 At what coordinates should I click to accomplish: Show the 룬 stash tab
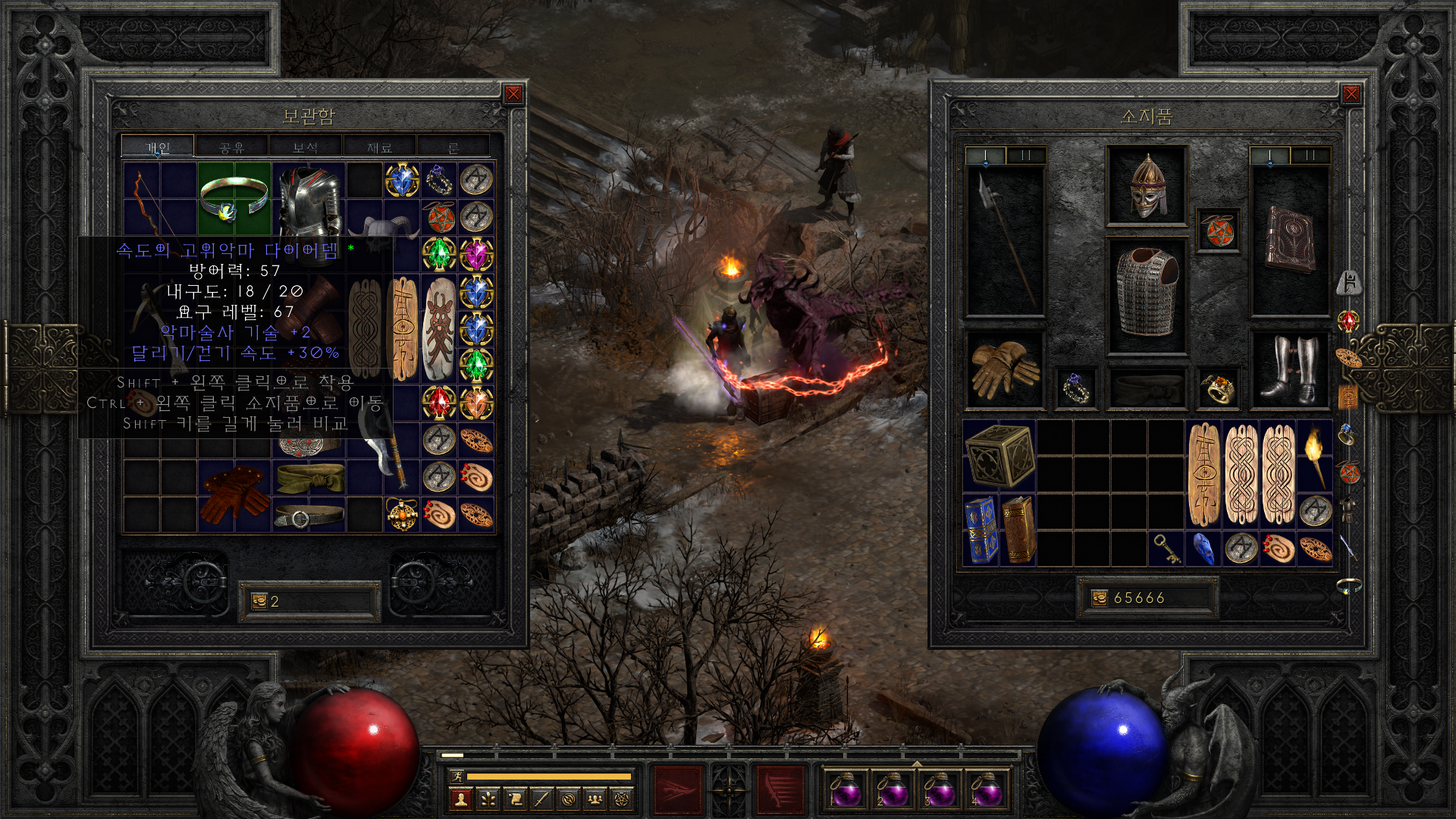pos(453,147)
